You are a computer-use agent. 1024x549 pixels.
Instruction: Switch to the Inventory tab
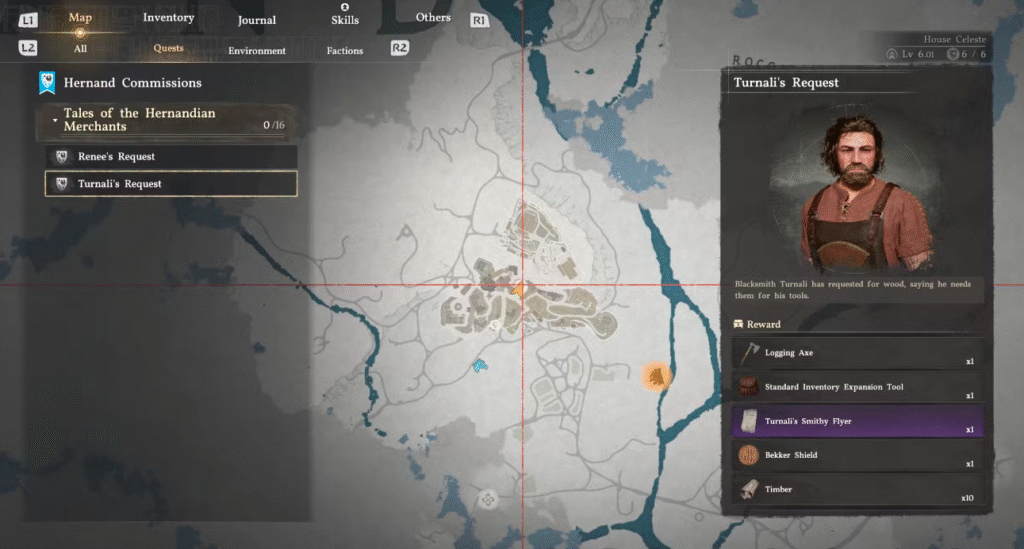[168, 18]
